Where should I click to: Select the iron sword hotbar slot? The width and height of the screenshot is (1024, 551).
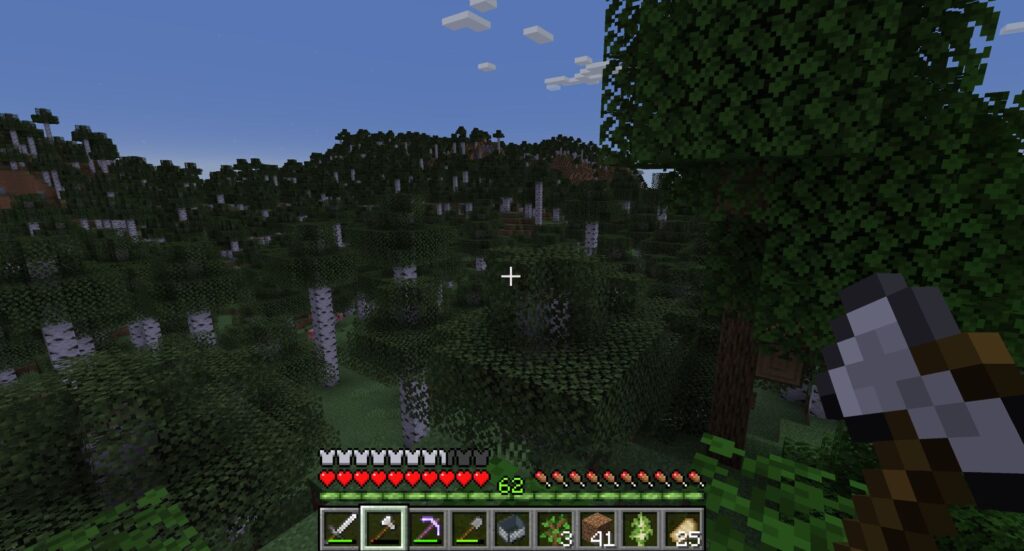pos(340,527)
